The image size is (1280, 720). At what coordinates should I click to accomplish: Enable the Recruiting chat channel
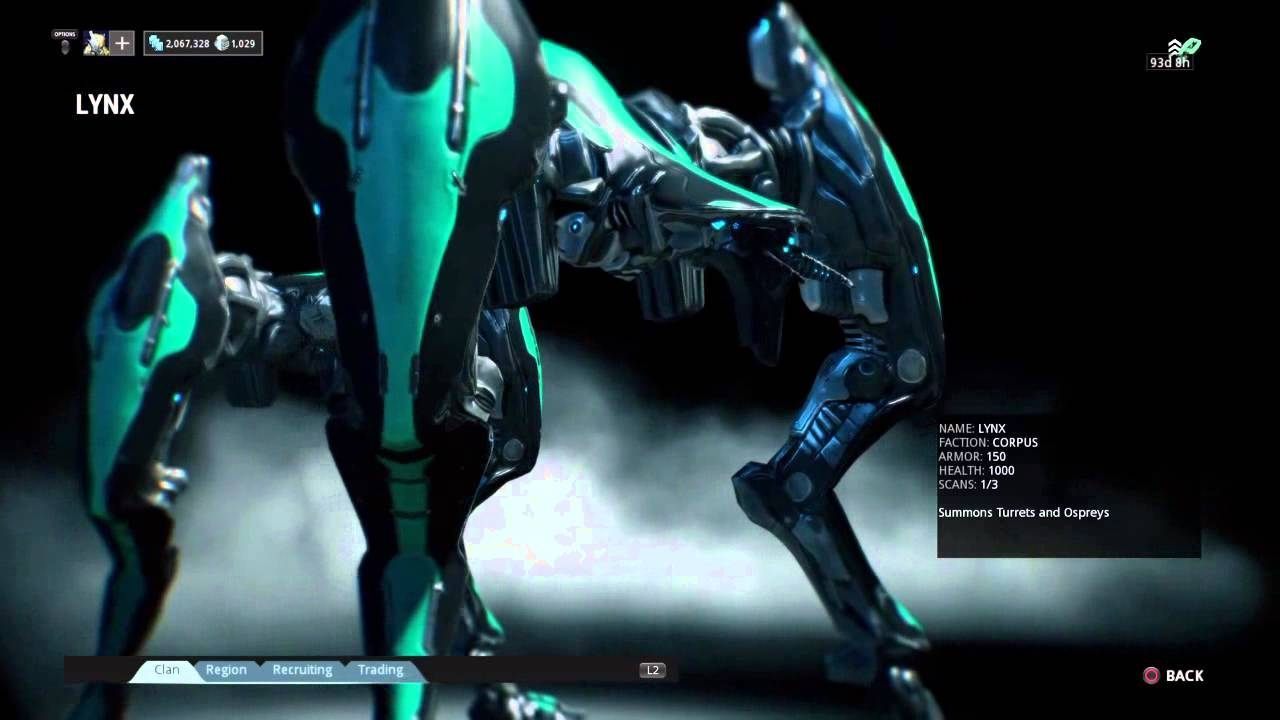point(302,669)
